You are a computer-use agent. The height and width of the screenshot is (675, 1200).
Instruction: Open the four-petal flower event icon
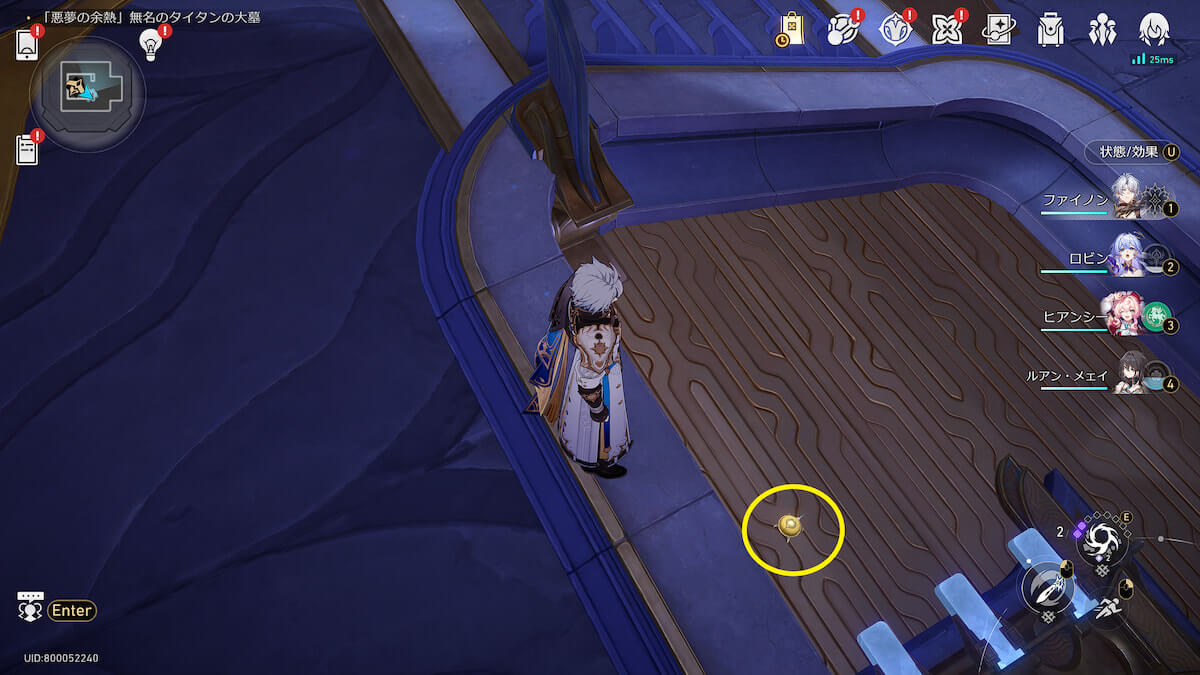946,30
